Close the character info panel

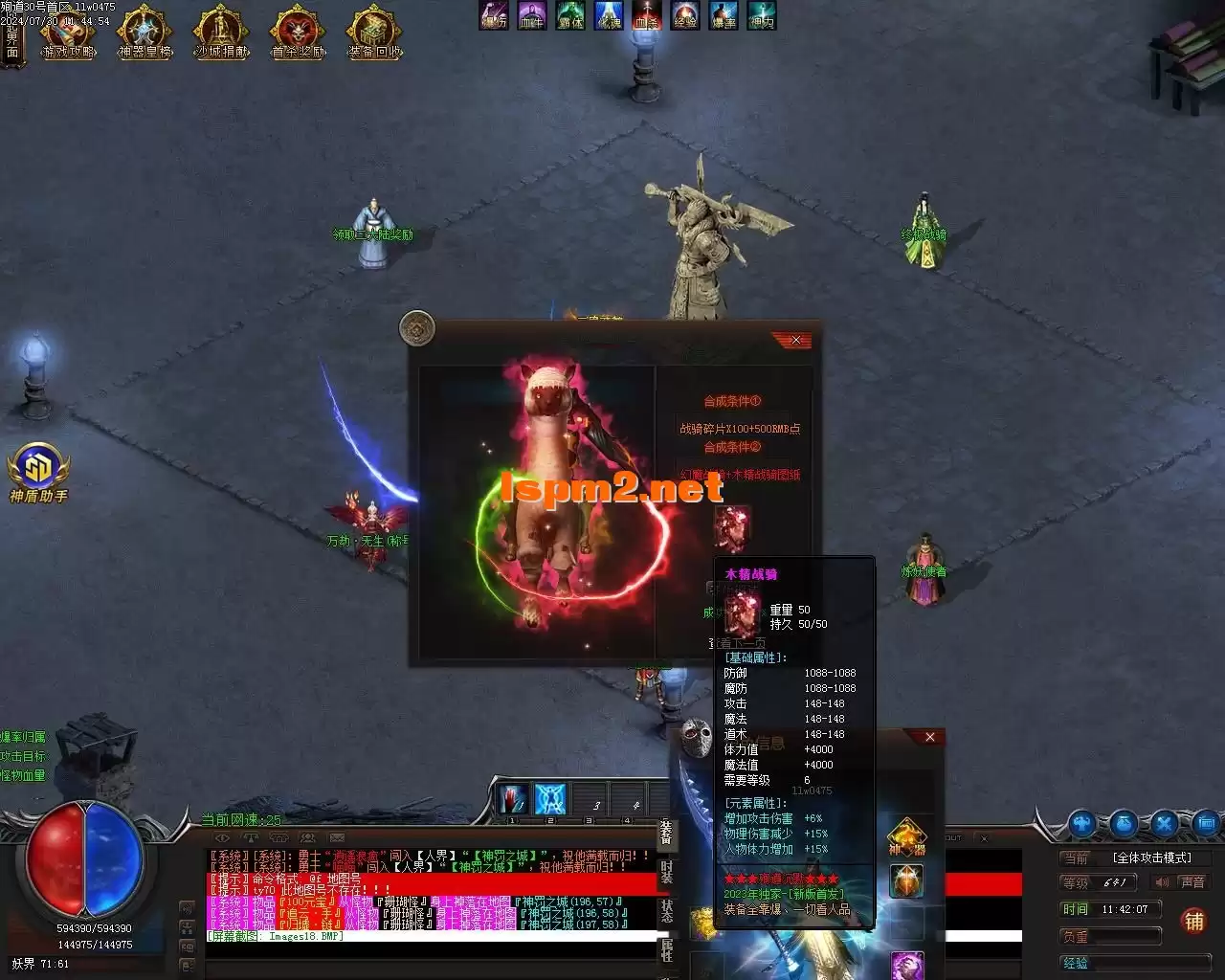[x=929, y=737]
